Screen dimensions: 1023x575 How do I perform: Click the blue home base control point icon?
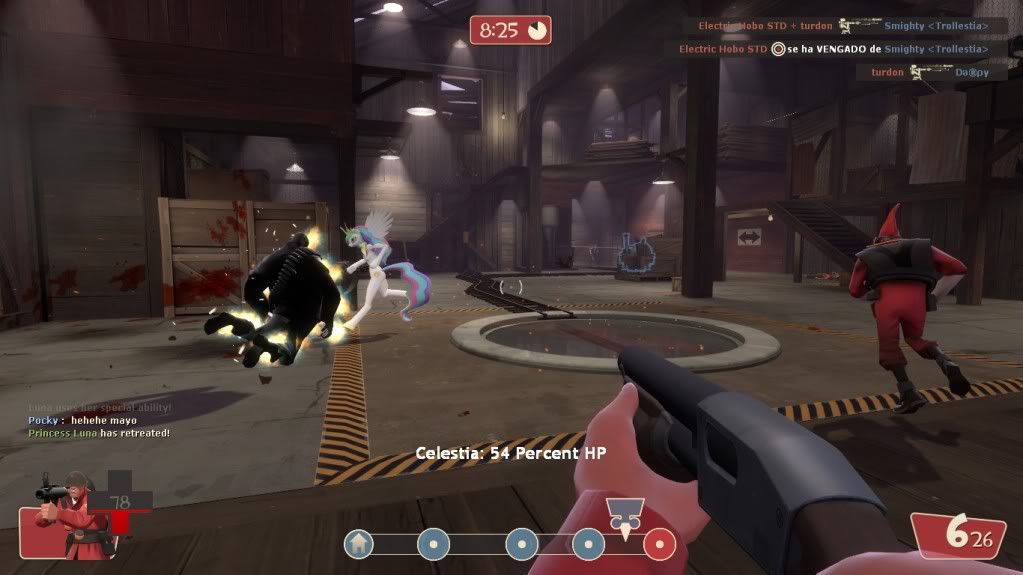click(359, 544)
